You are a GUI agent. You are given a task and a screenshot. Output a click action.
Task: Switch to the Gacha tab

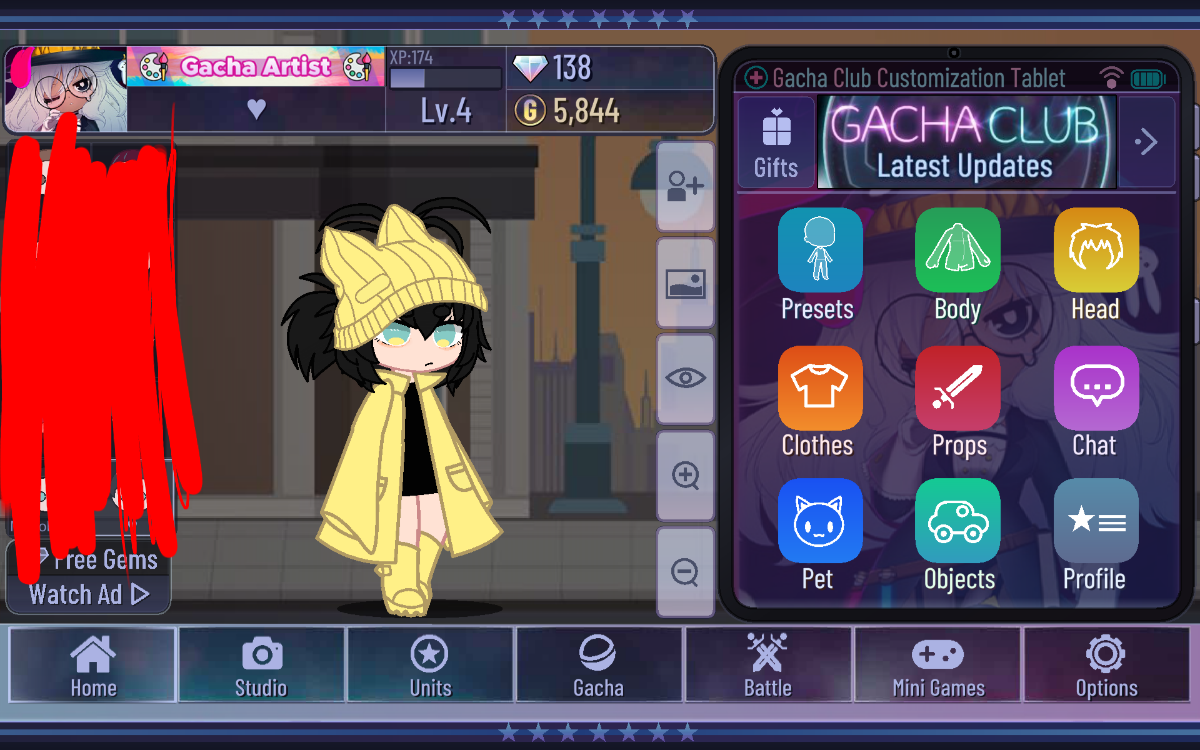point(599,667)
